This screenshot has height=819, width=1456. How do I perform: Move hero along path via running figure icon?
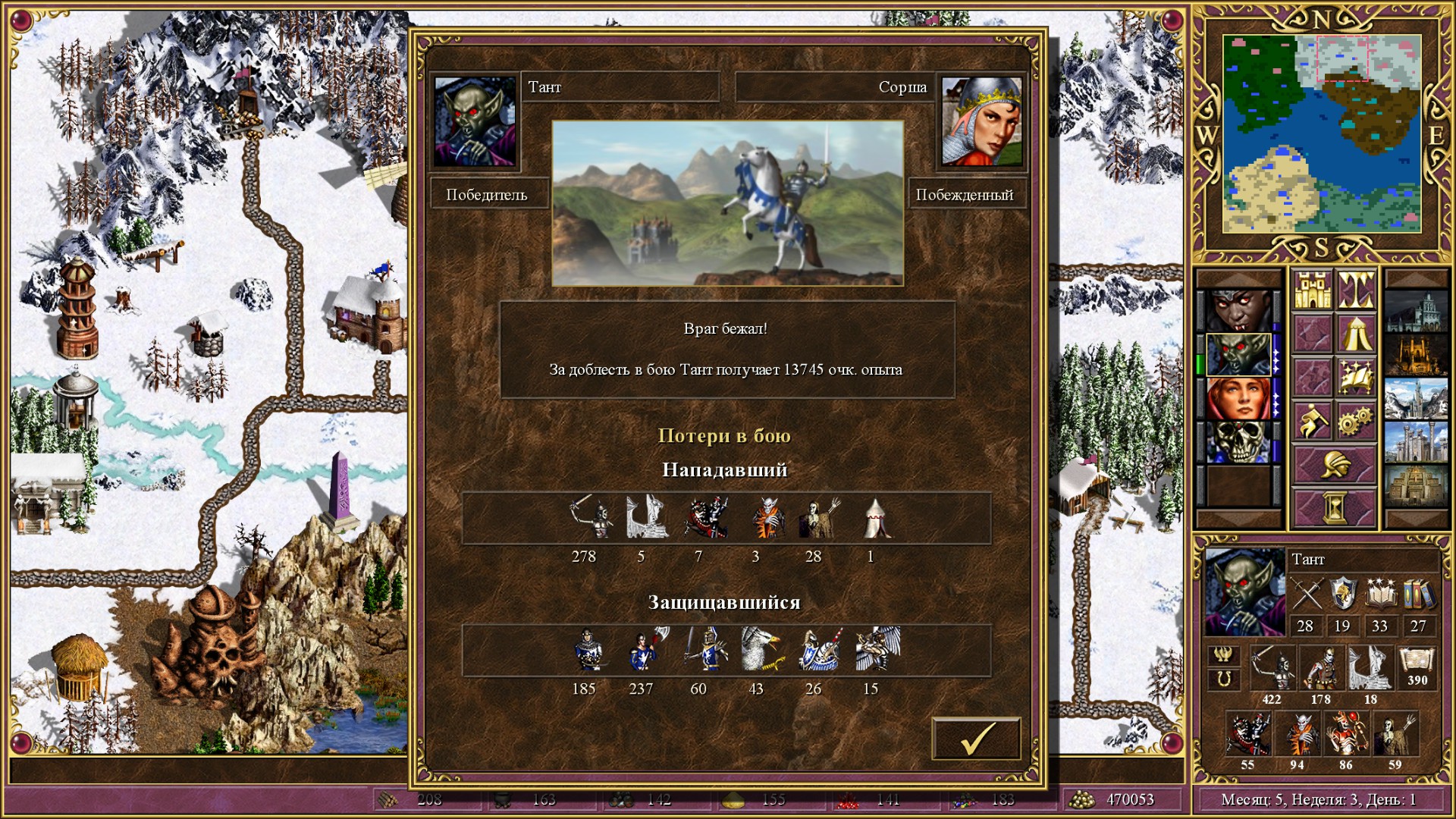[1313, 417]
